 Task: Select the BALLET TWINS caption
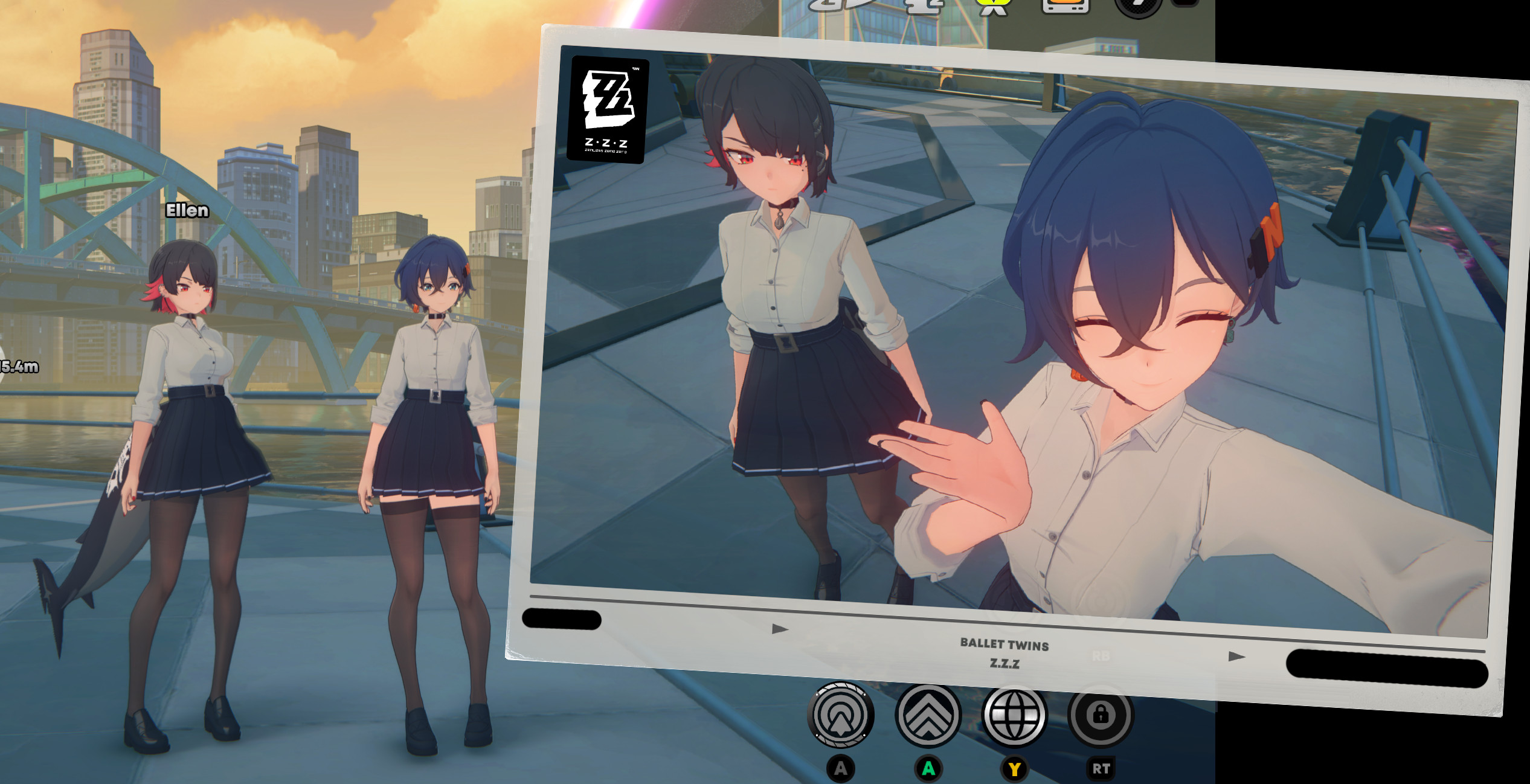(x=1004, y=645)
